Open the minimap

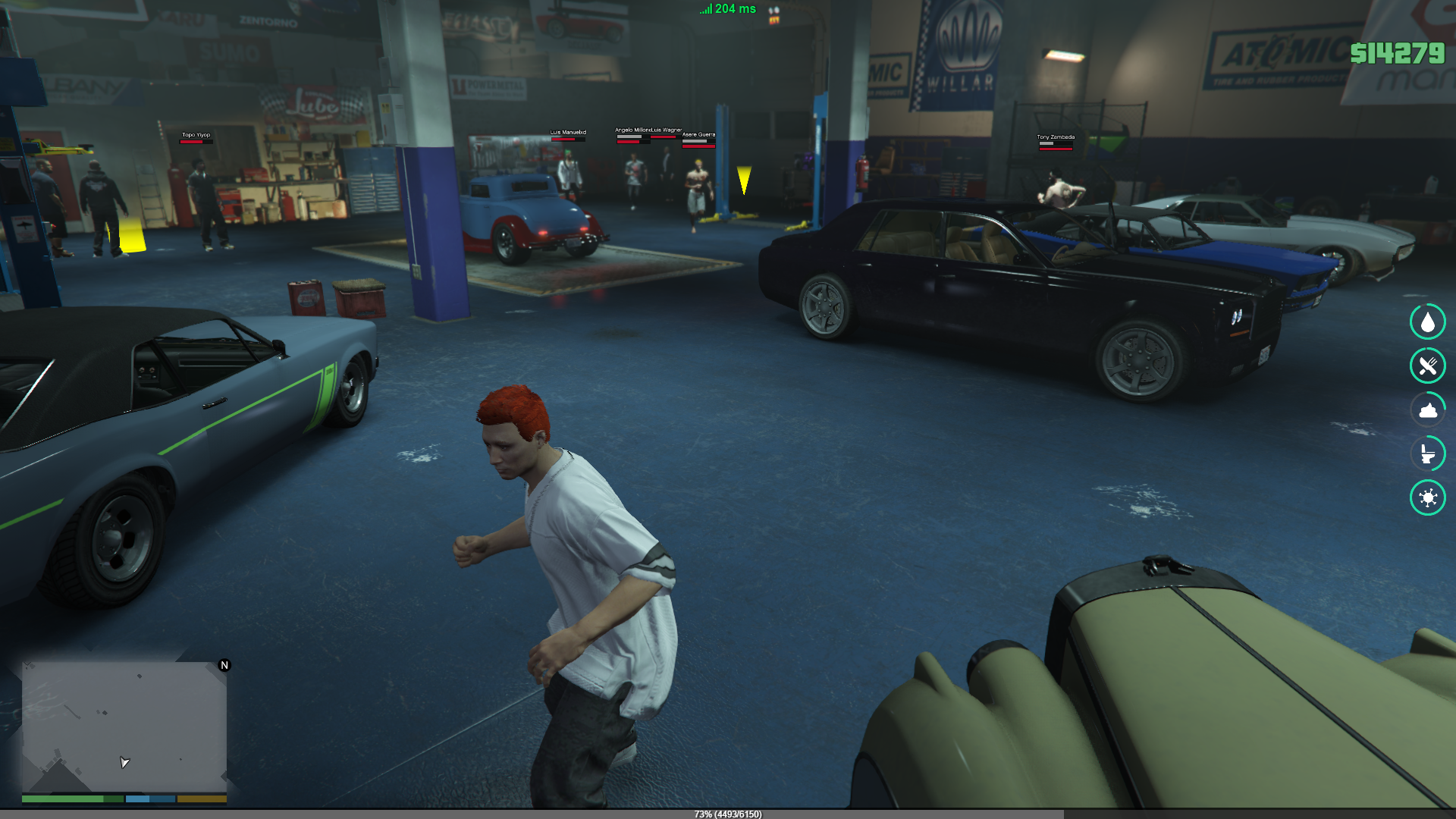(124, 726)
